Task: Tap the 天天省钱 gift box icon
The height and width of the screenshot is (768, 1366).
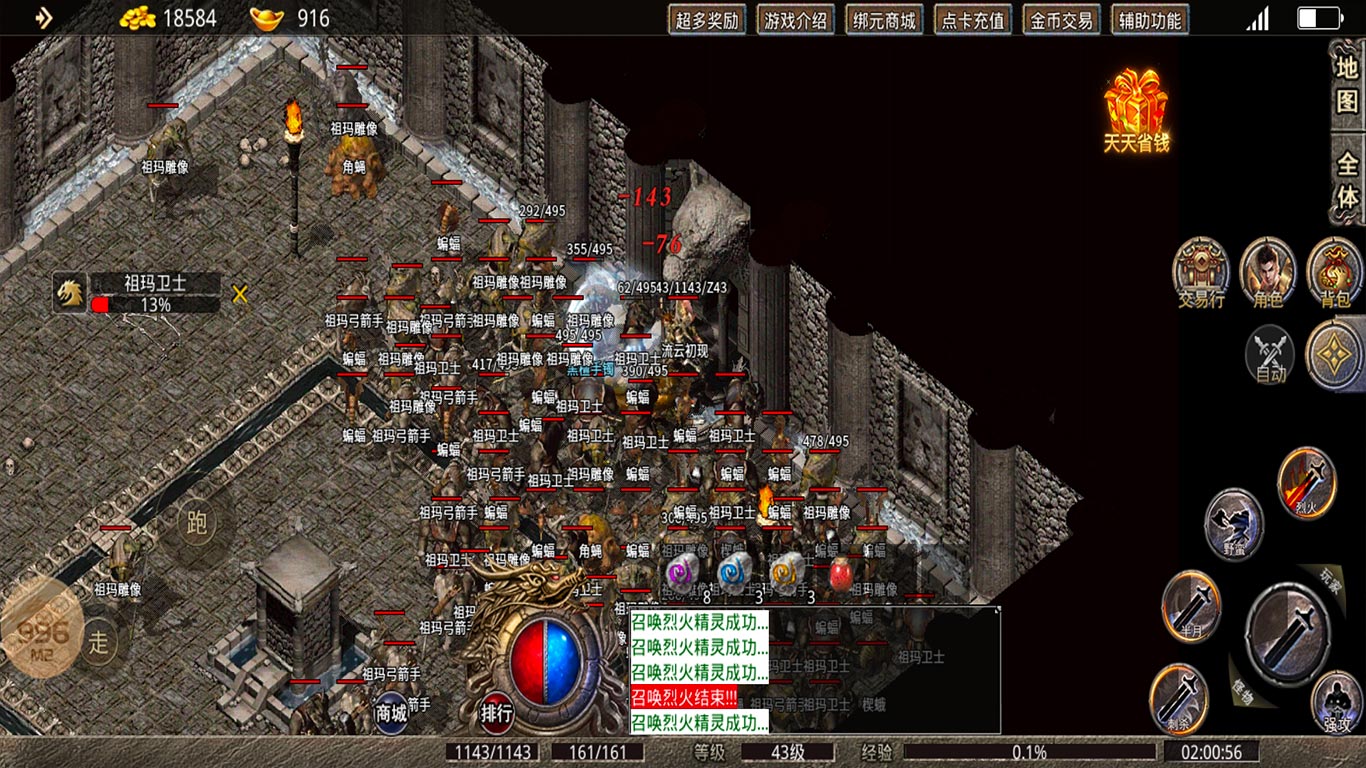Action: point(1136,109)
